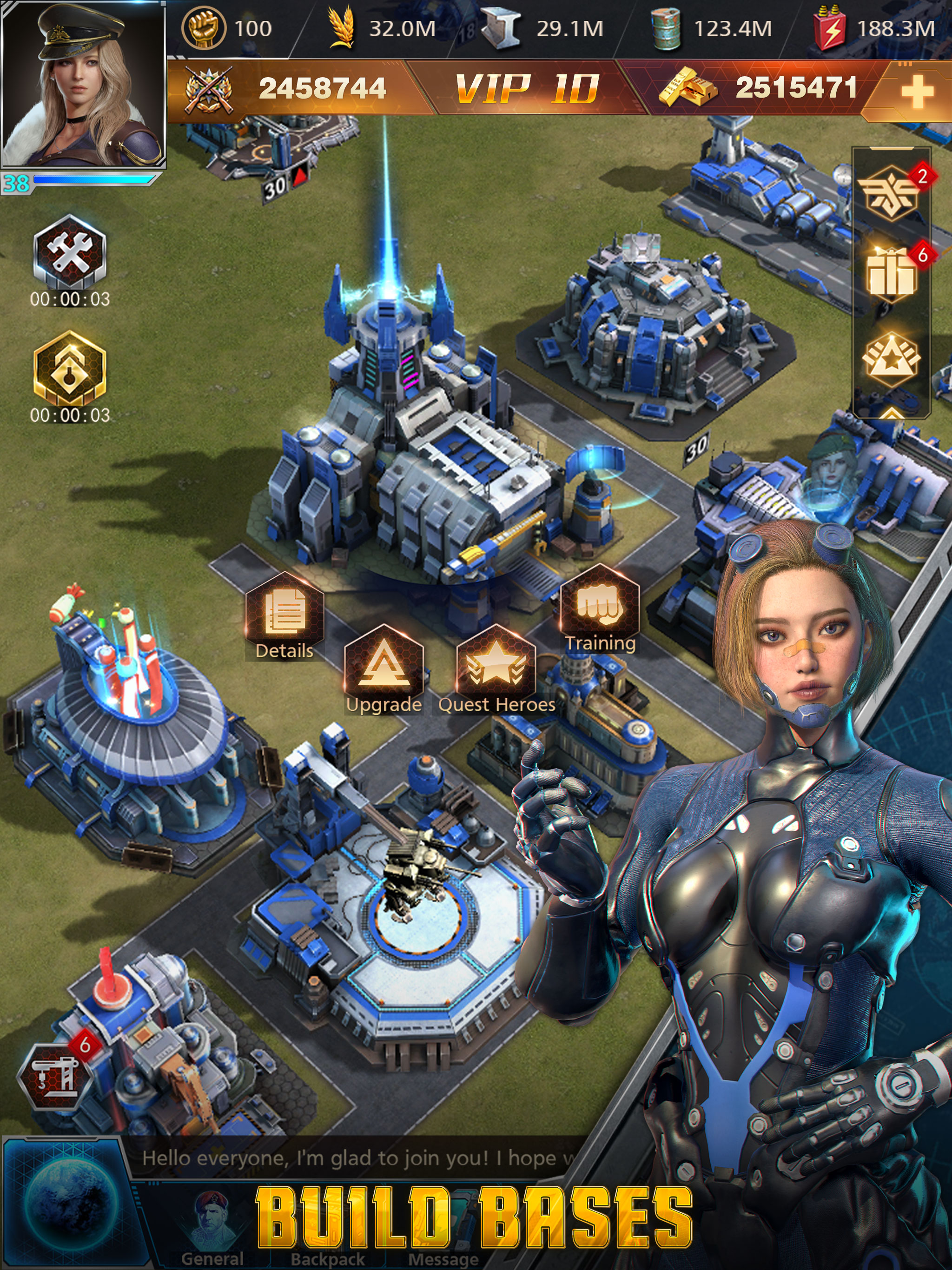
Task: Click the crossed rifles power rating
Action: click(x=287, y=90)
